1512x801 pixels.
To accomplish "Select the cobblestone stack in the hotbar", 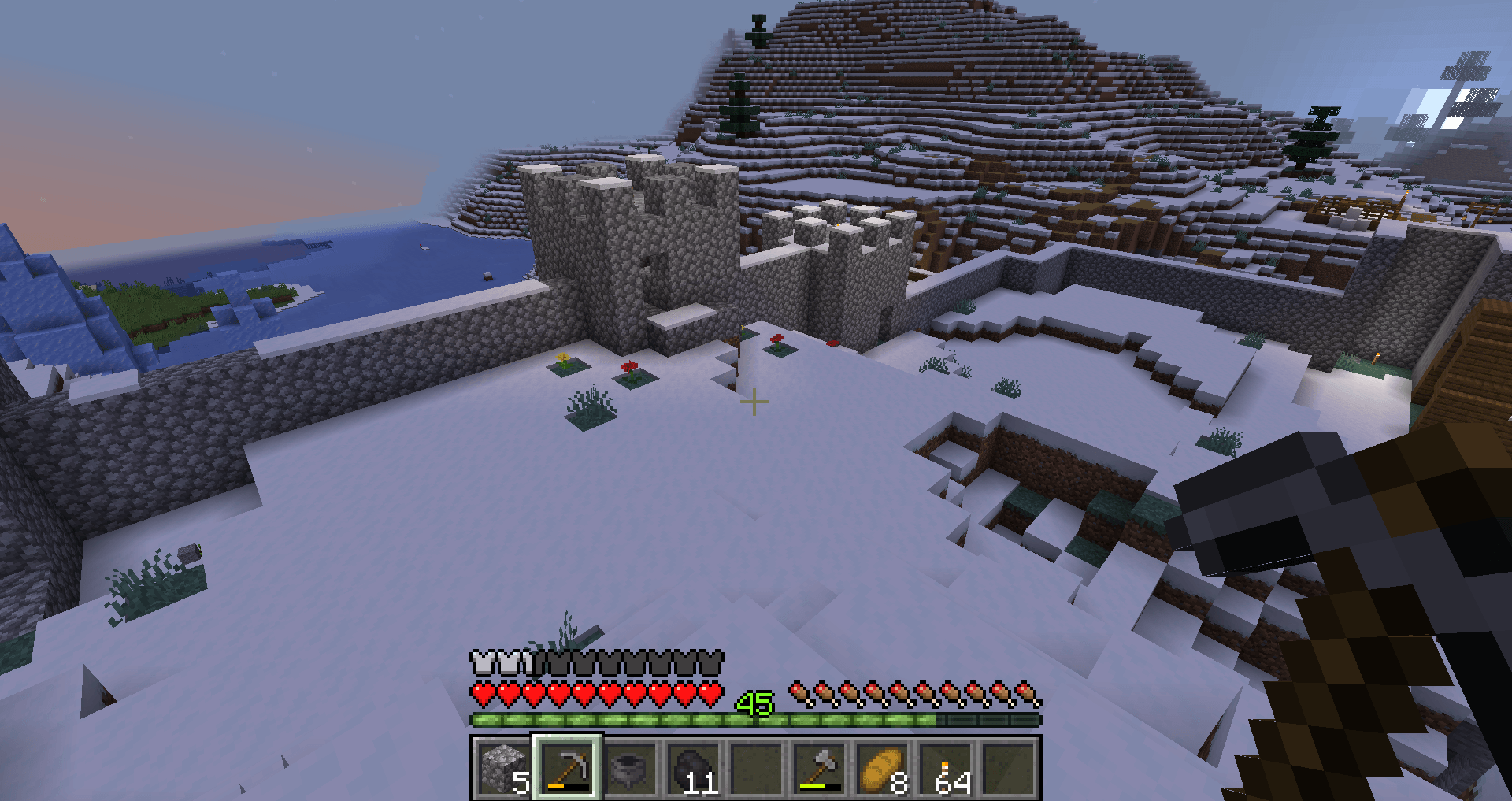I will 503,768.
